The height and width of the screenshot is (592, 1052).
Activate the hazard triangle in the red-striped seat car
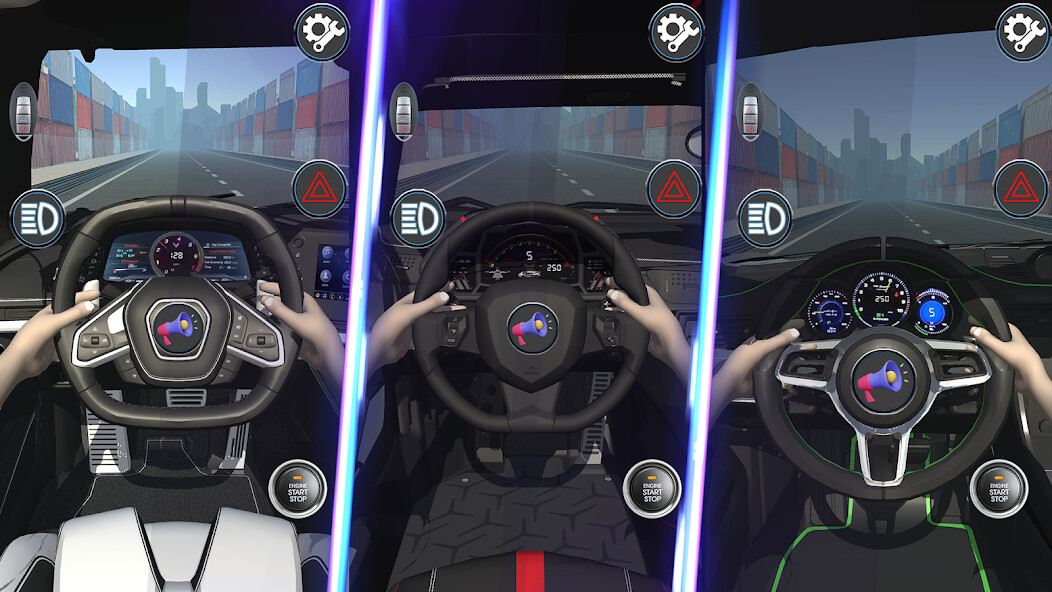[x=674, y=188]
